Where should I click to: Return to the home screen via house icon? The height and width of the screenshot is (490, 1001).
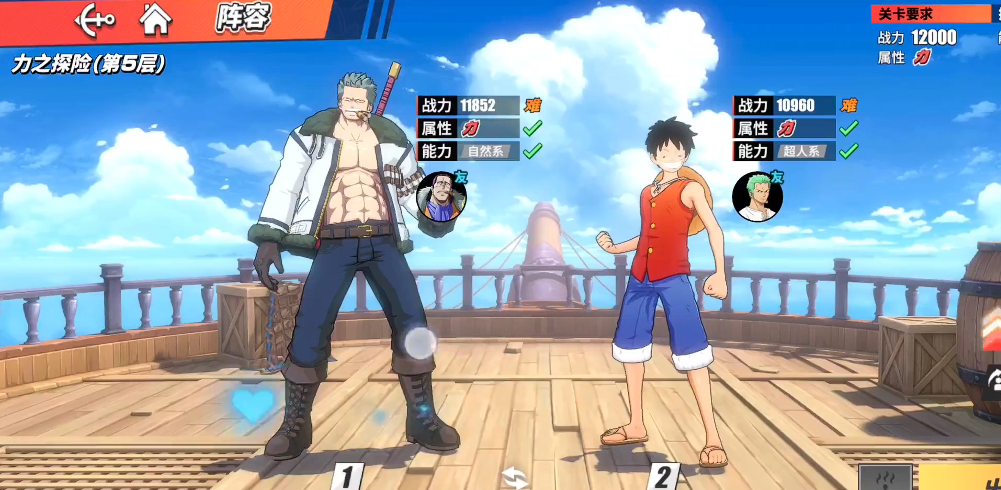click(155, 18)
